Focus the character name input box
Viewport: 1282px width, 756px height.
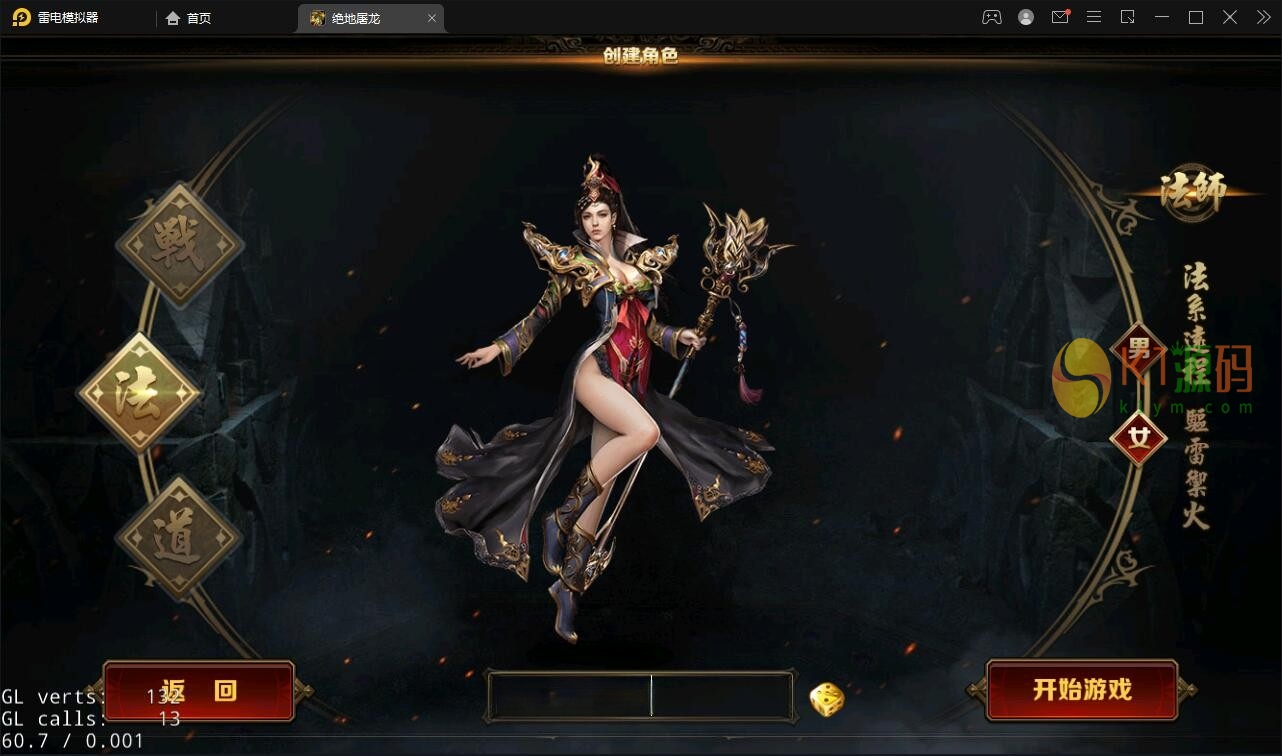click(640, 696)
